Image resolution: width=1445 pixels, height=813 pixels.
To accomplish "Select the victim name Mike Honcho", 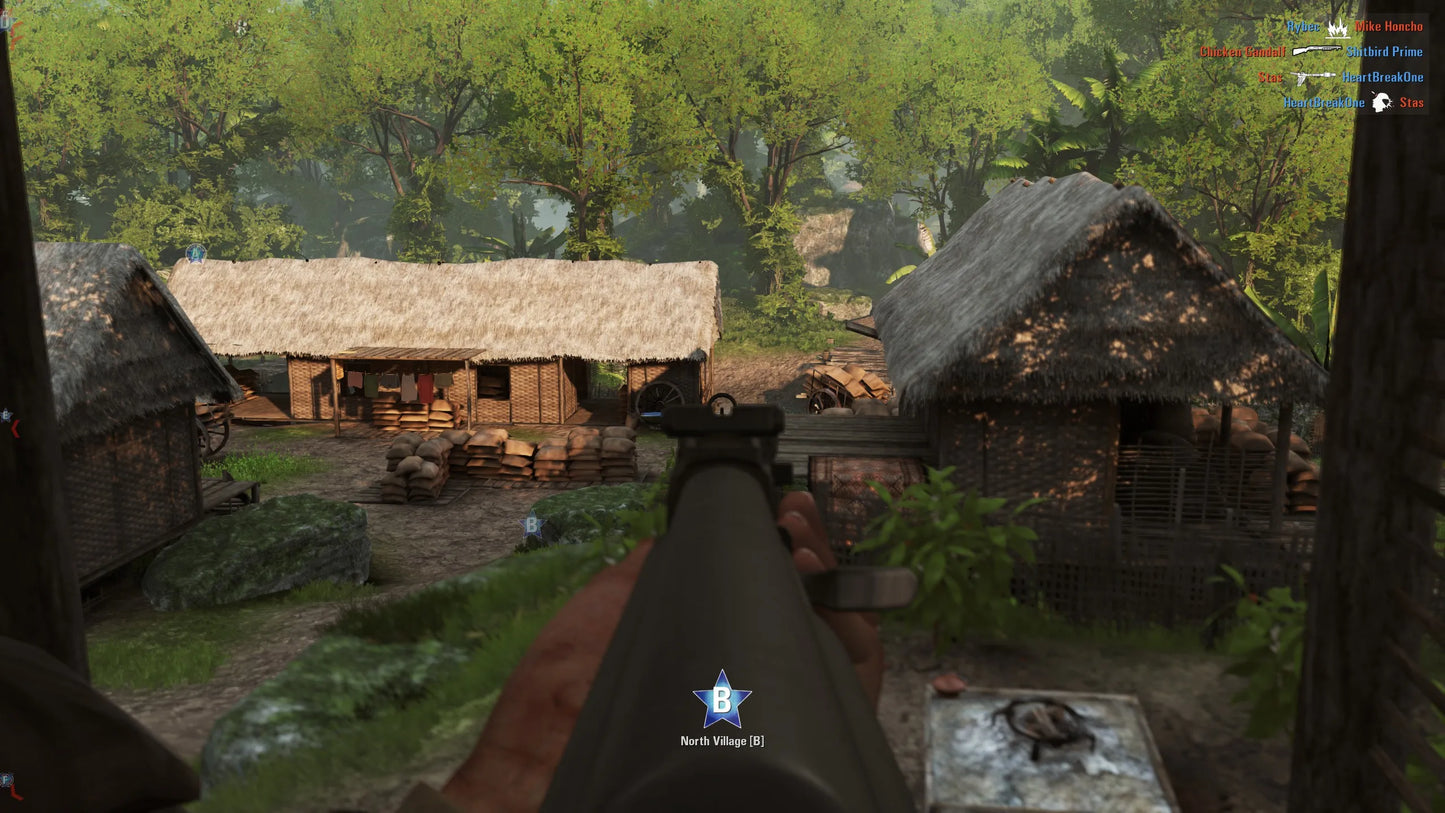I will point(1389,27).
